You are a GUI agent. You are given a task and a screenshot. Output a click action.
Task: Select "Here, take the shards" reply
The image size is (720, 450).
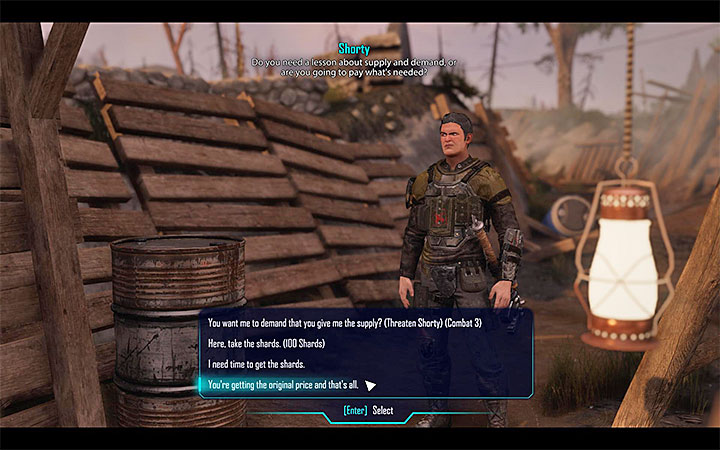[x=265, y=343]
